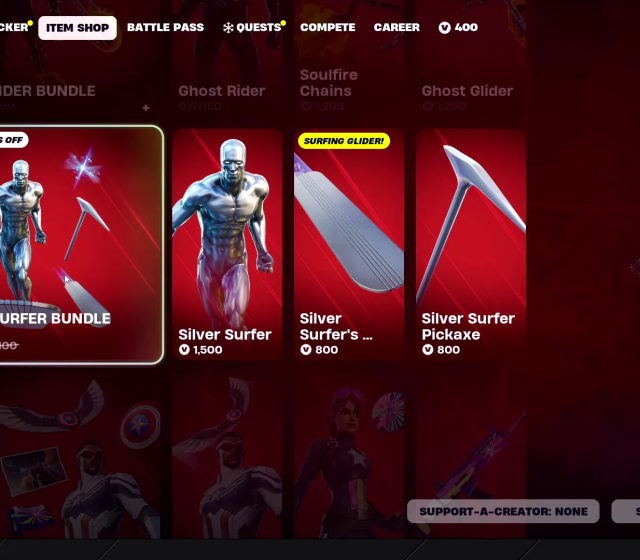
Task: Pick the Silver Surfer Pickaxe tile
Action: pos(470,245)
